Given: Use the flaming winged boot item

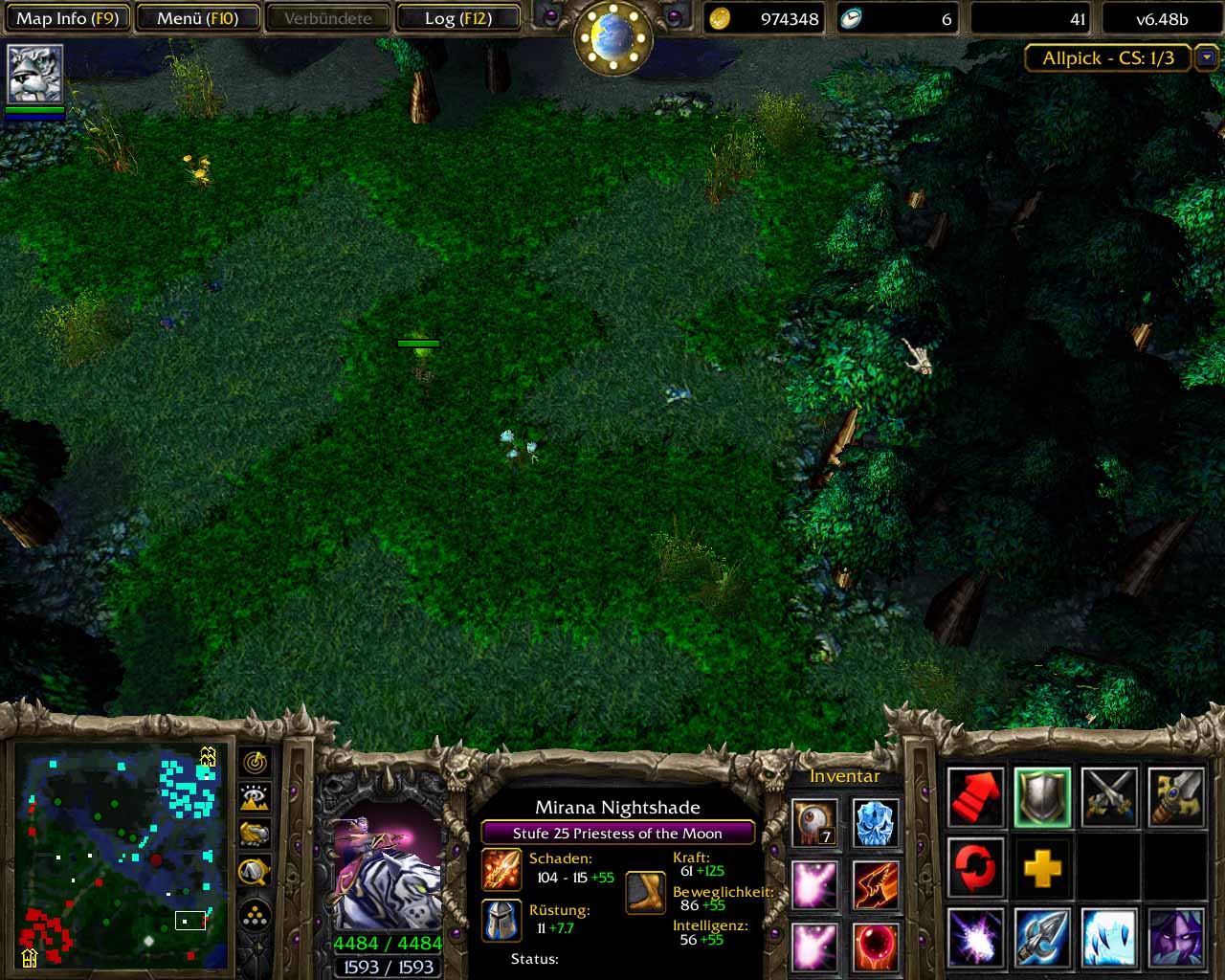Looking at the screenshot, I should click(875, 884).
